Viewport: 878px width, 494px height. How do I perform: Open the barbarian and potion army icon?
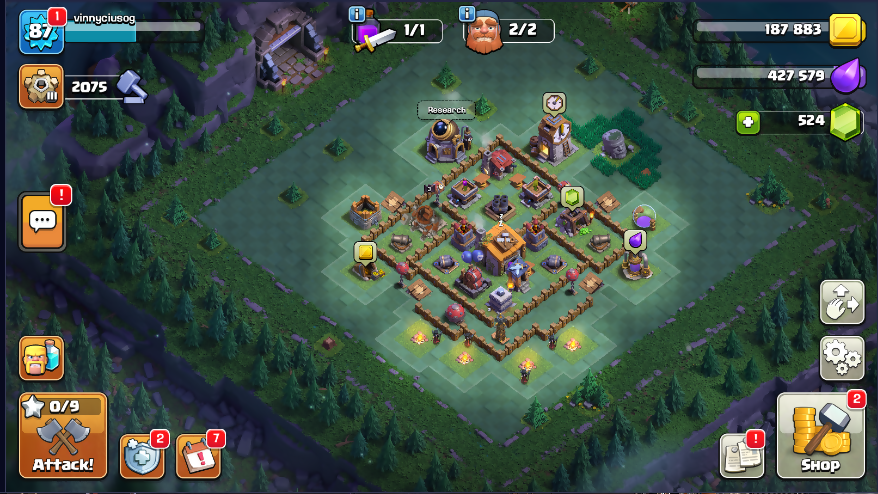point(41,357)
